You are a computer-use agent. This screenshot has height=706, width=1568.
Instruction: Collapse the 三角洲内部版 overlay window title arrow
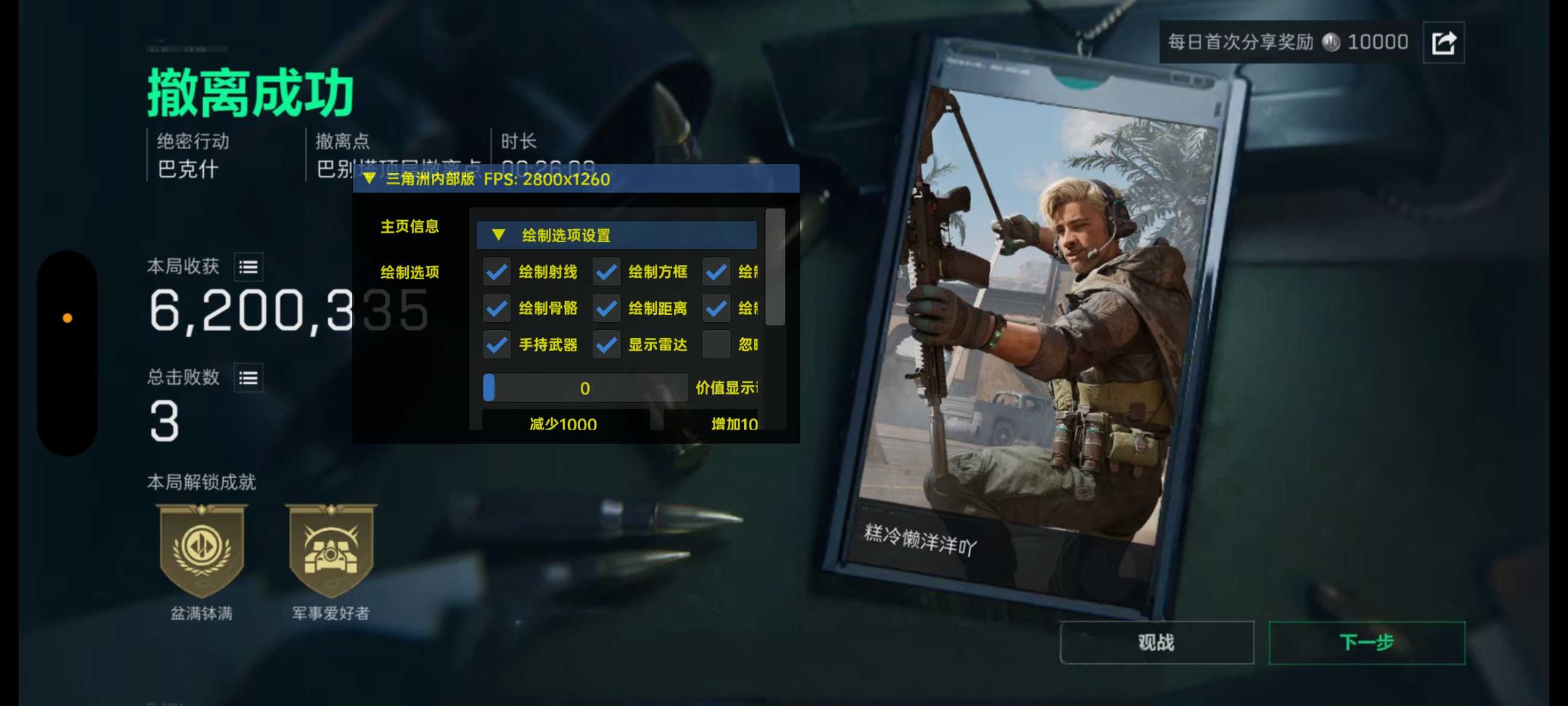coord(369,179)
